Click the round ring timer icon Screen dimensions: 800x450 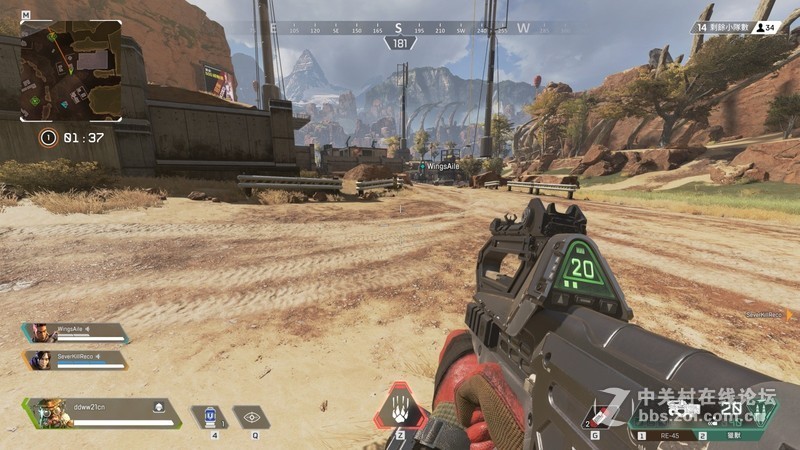pos(48,137)
